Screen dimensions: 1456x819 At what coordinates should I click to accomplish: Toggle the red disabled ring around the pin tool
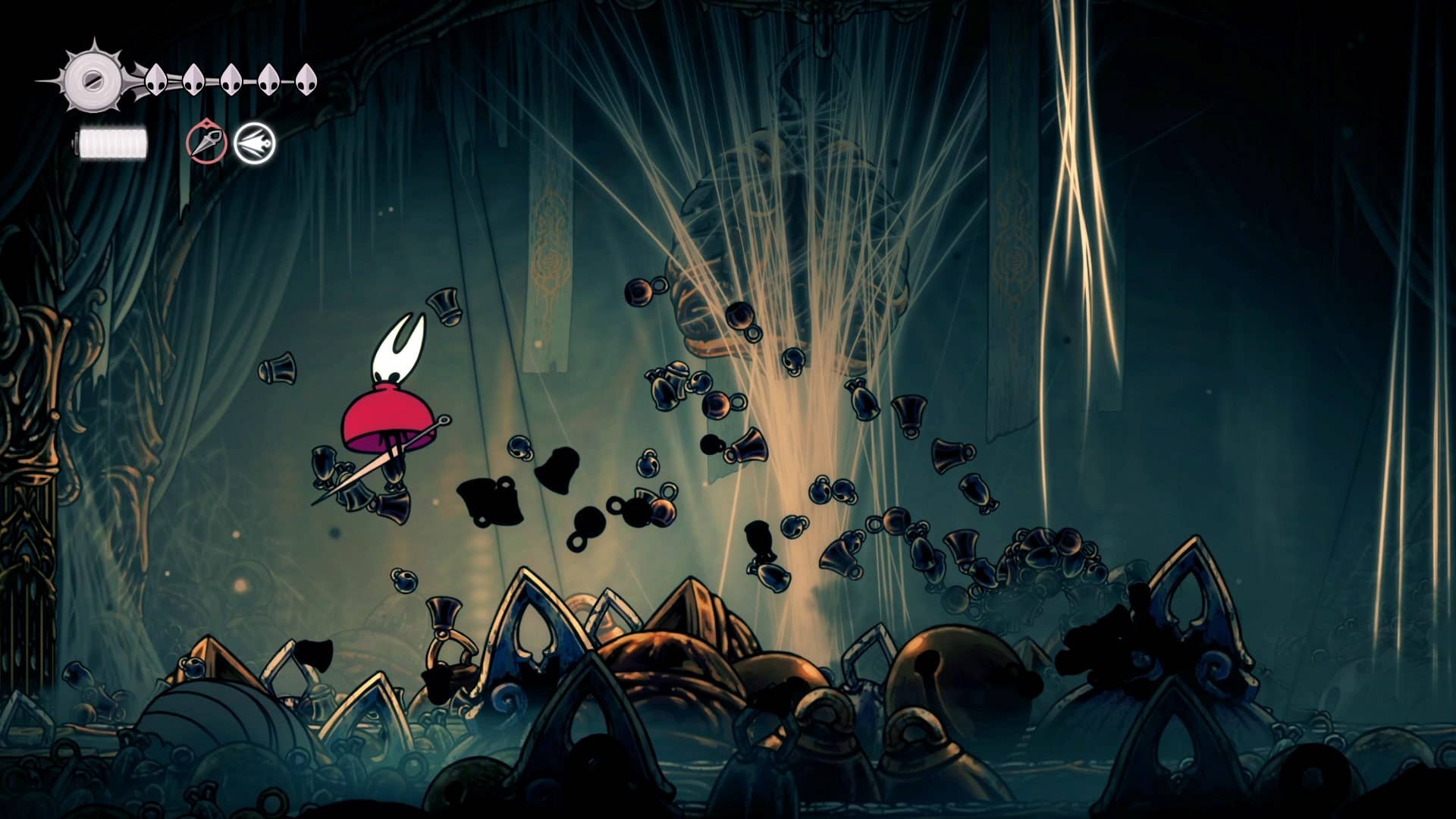click(x=208, y=143)
